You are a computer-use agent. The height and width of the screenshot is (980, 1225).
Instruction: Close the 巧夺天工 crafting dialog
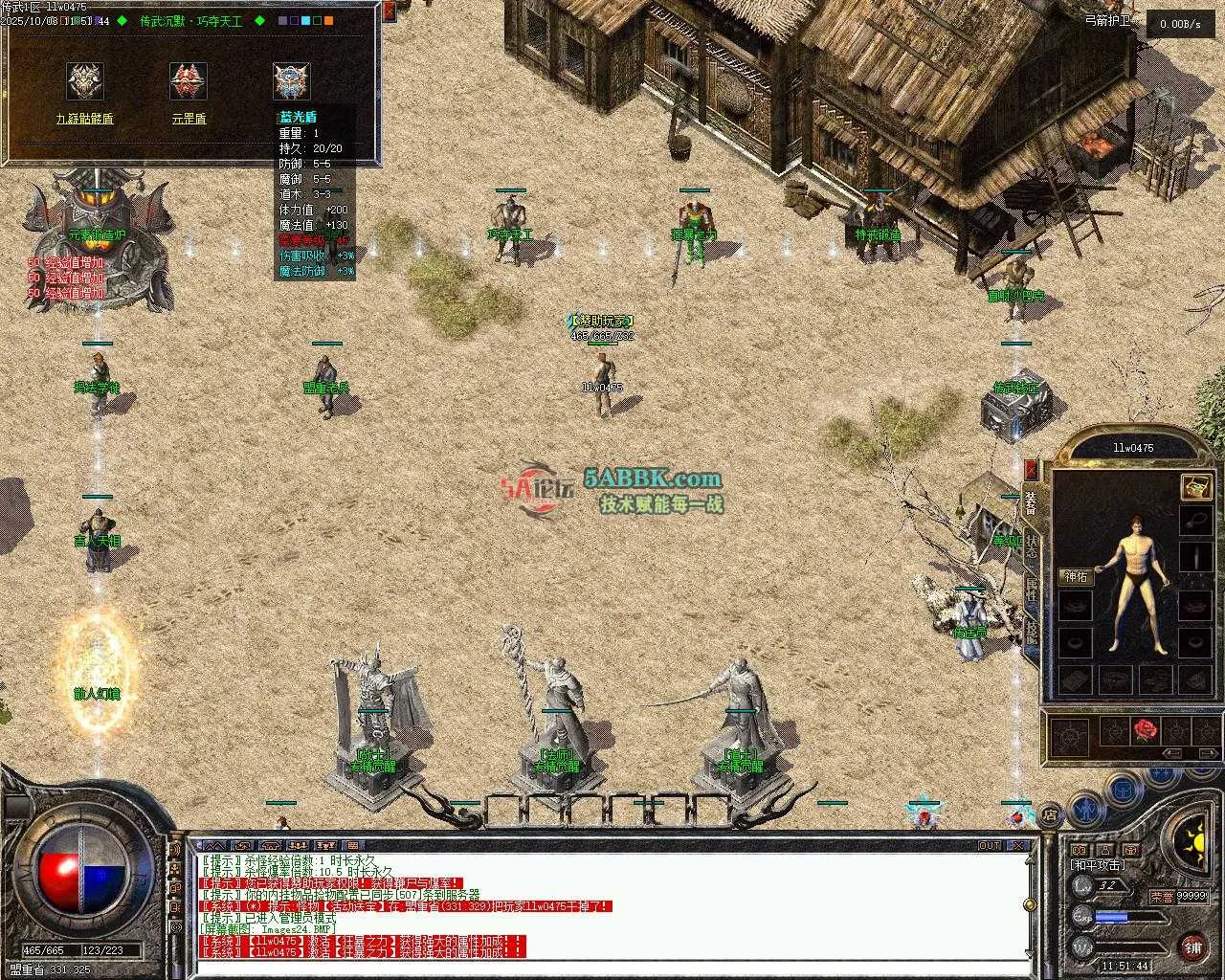[389, 11]
